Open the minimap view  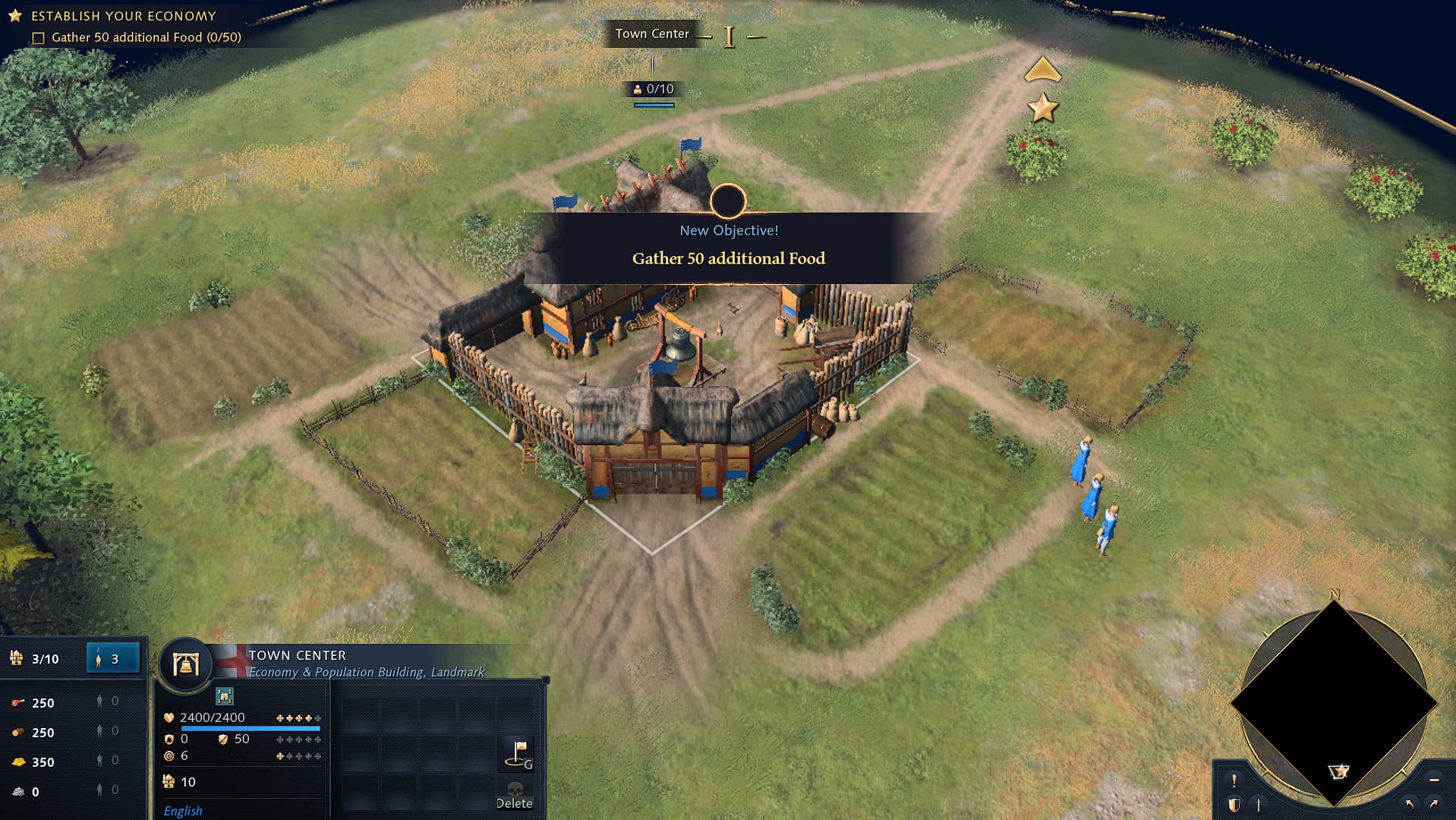(x=1333, y=702)
